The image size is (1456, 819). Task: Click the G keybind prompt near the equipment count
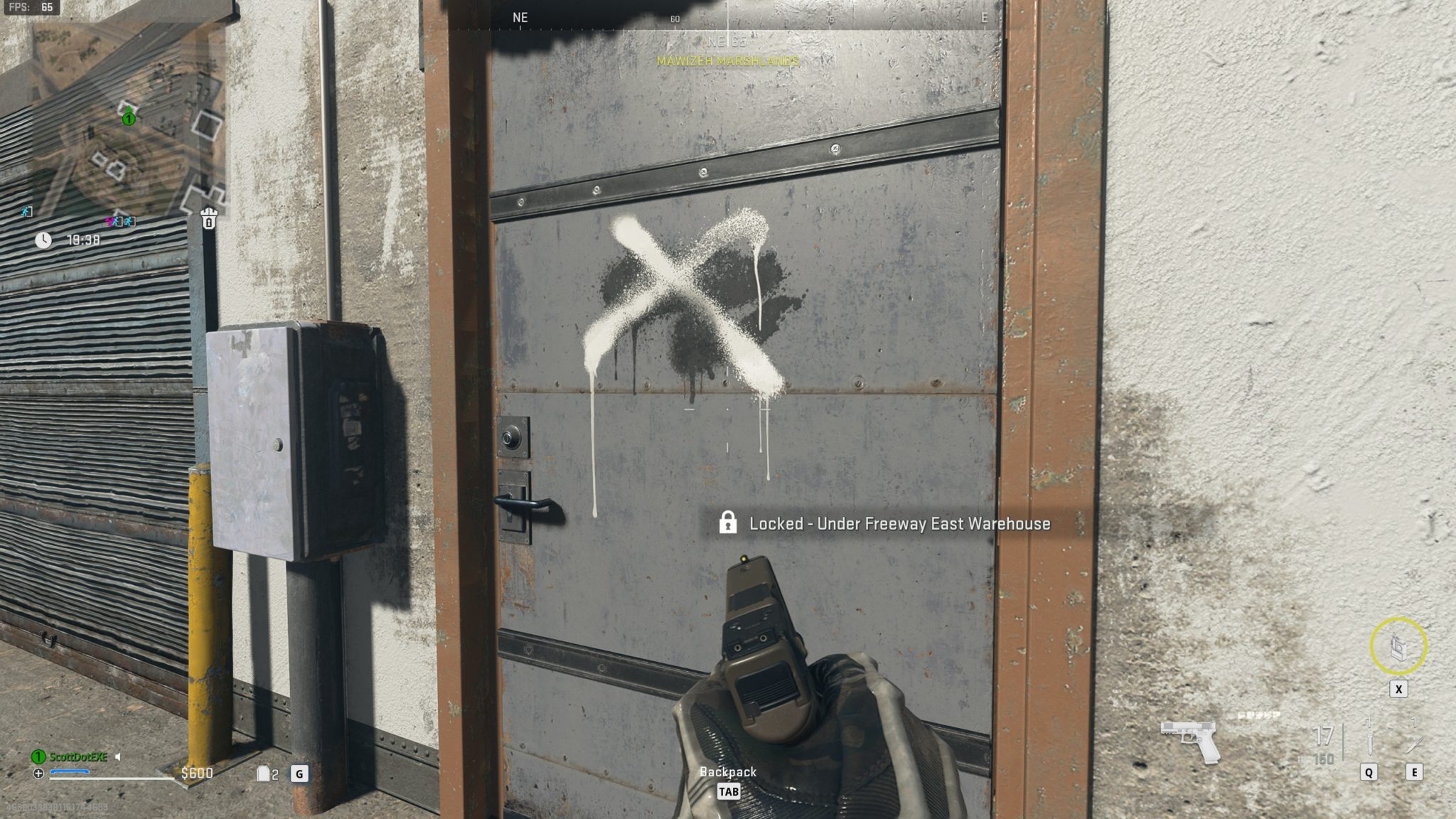299,774
